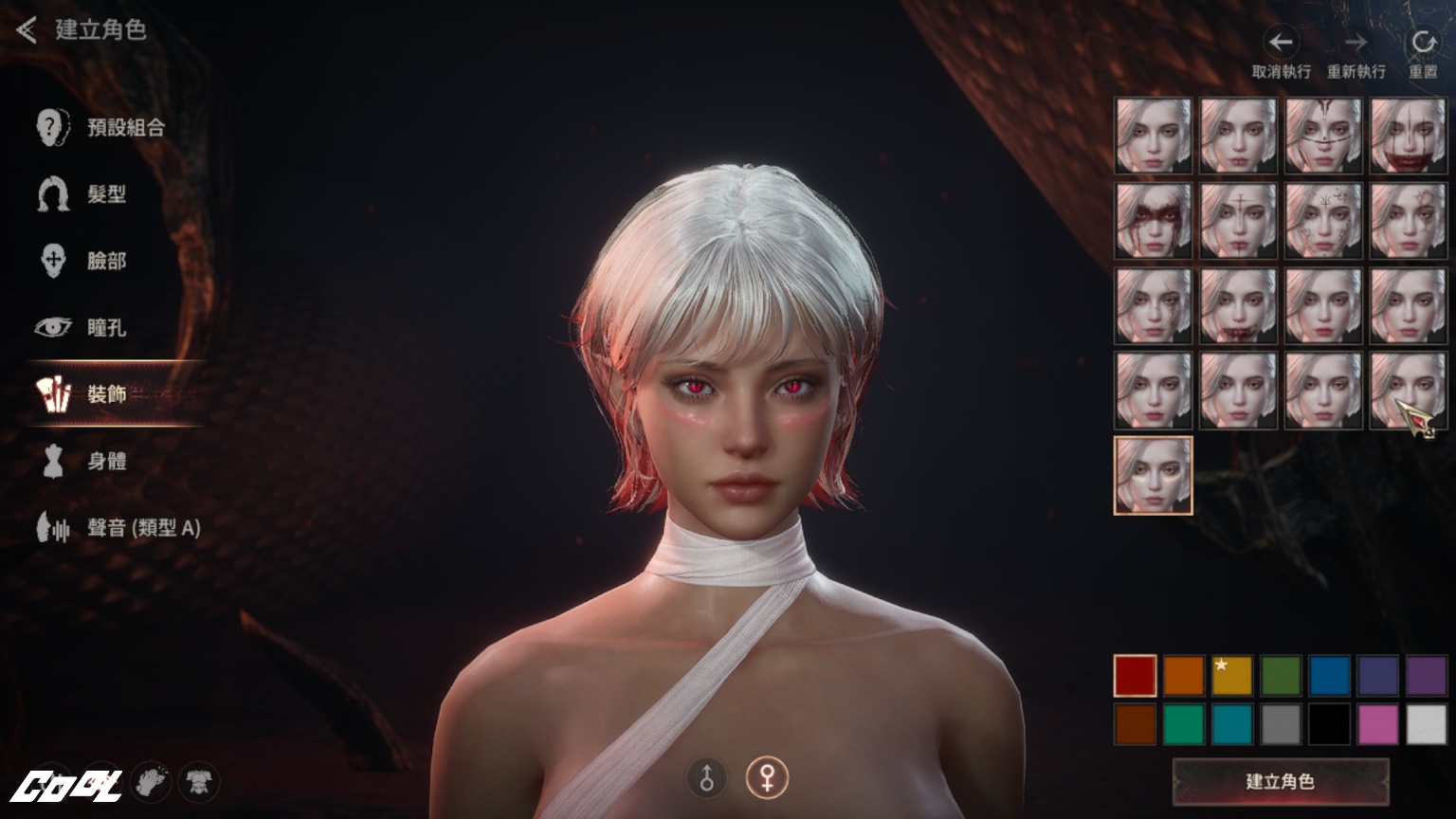
Task: Choose face decoration with forehead cross mark
Action: click(x=1238, y=221)
